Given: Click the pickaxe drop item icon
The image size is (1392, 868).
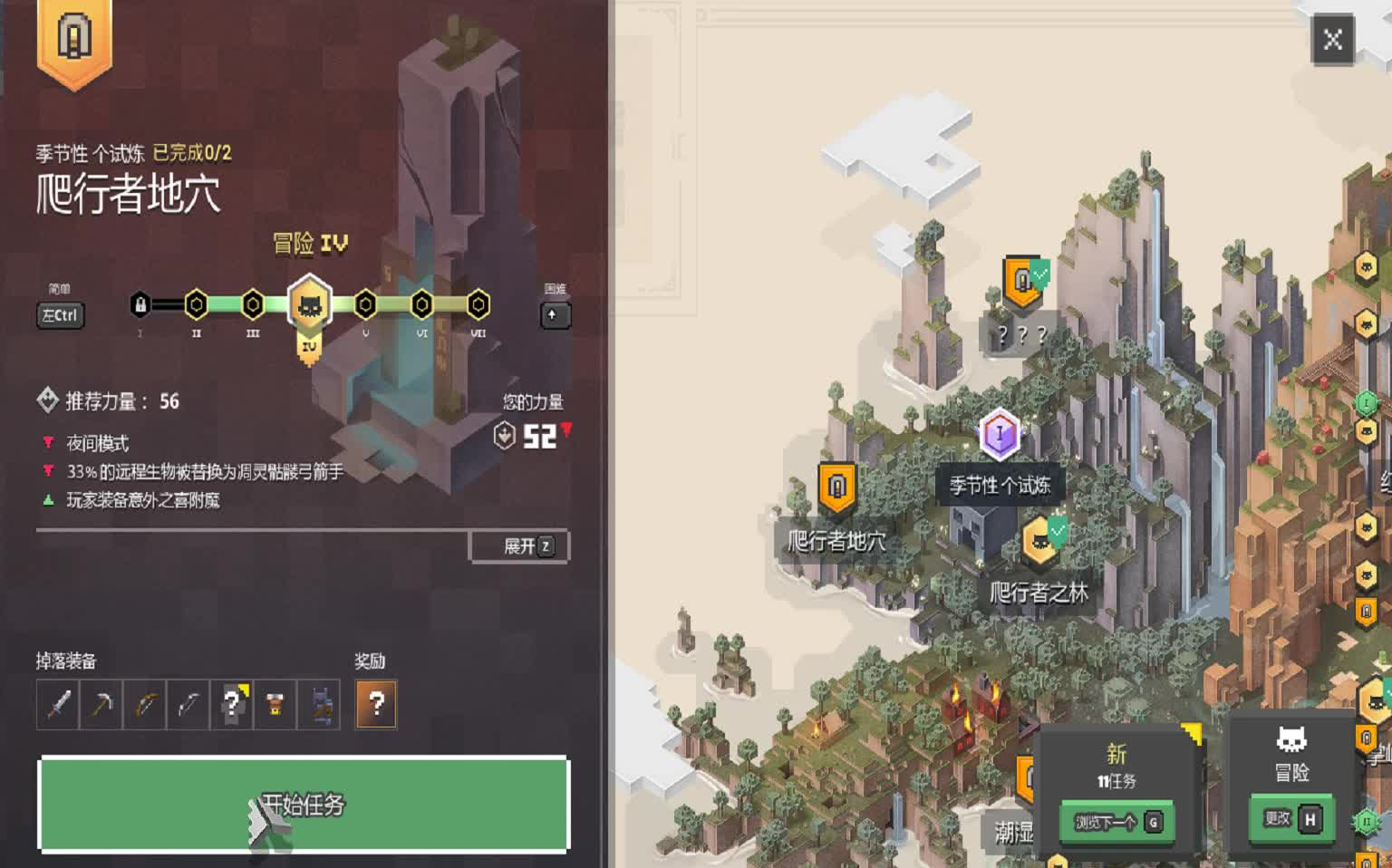Looking at the screenshot, I should point(101,704).
